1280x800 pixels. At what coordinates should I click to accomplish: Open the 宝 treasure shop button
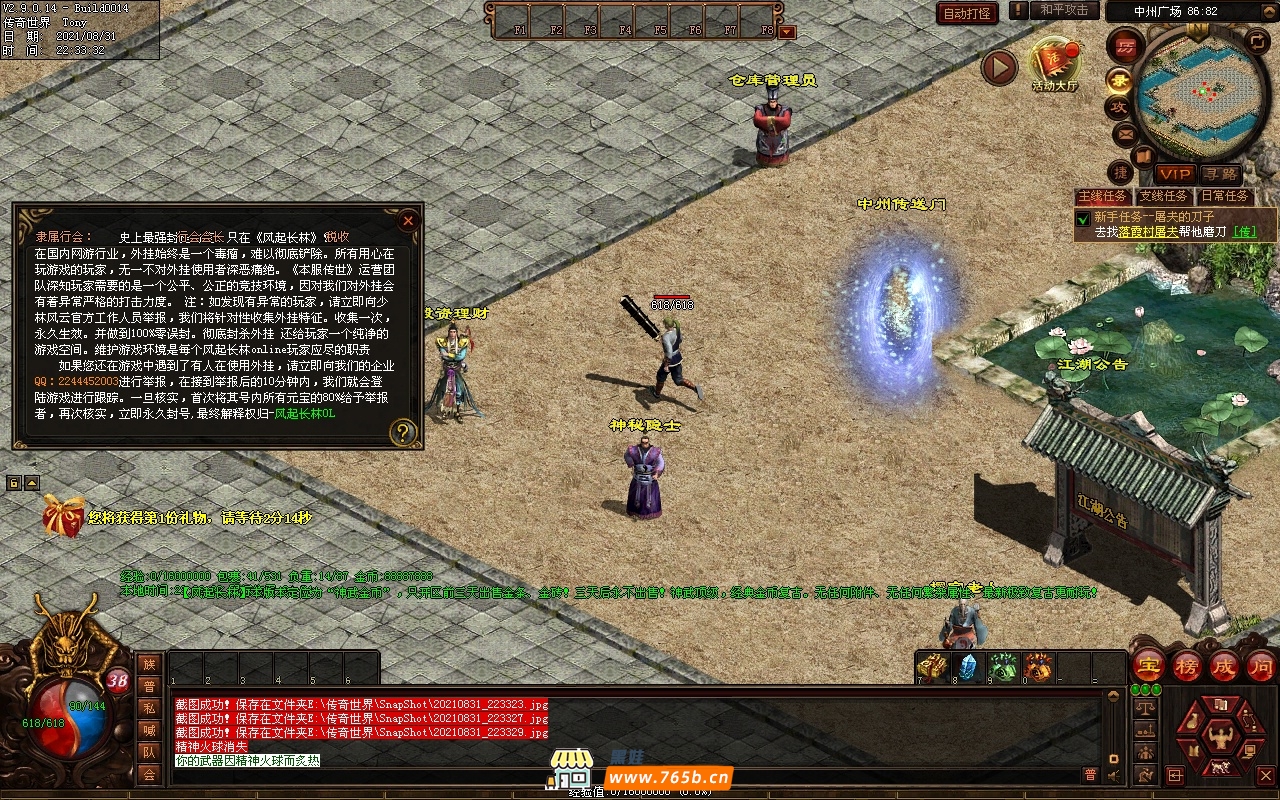tap(1148, 666)
